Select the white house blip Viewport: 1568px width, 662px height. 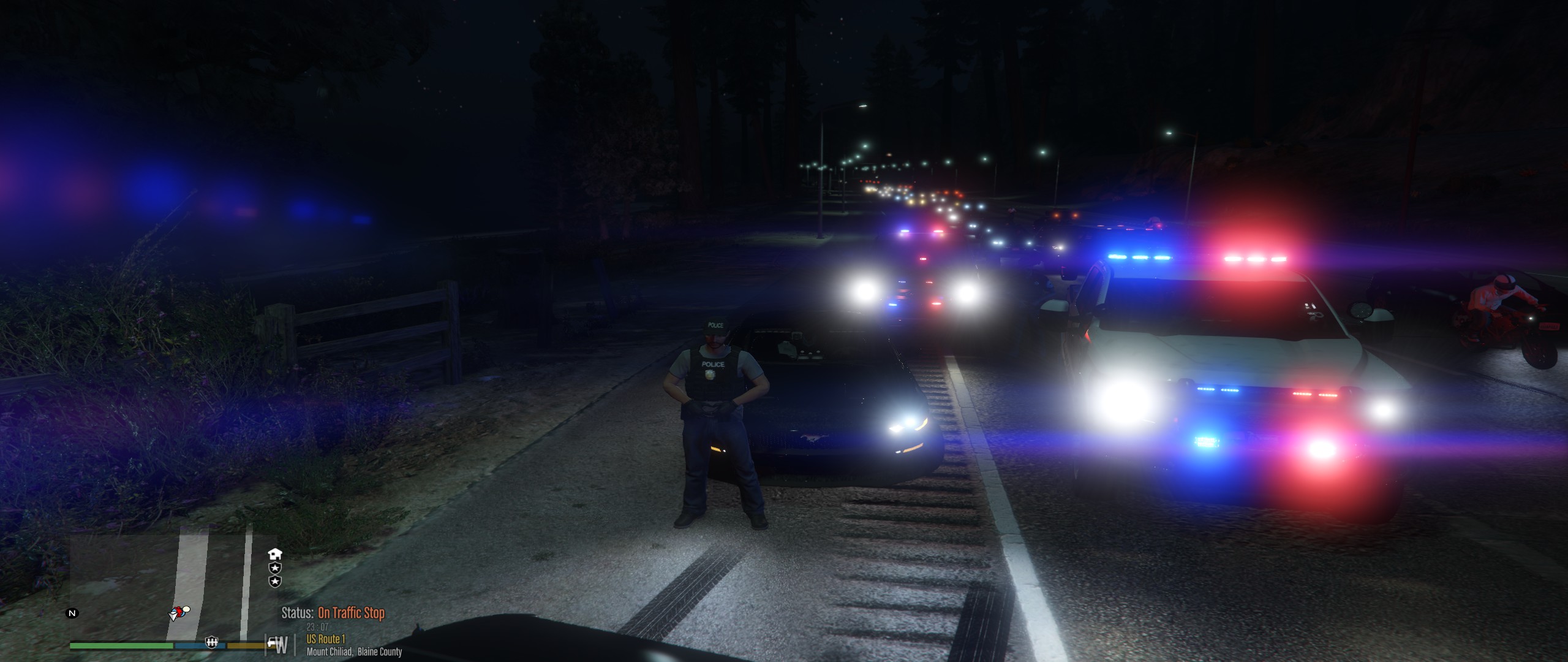[275, 554]
